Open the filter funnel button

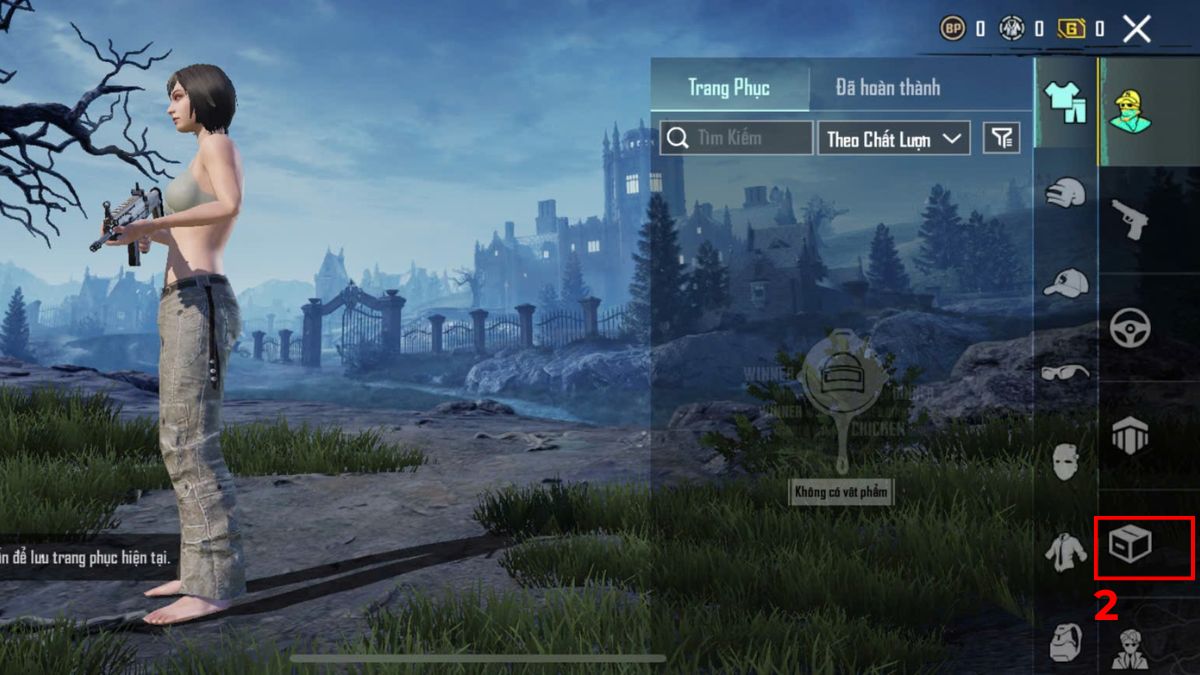click(x=1001, y=138)
